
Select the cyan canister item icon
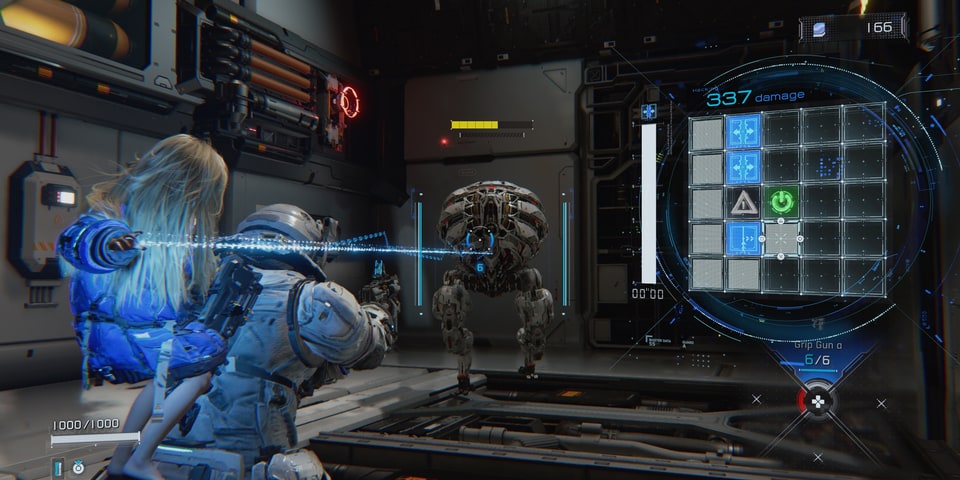coord(57,467)
